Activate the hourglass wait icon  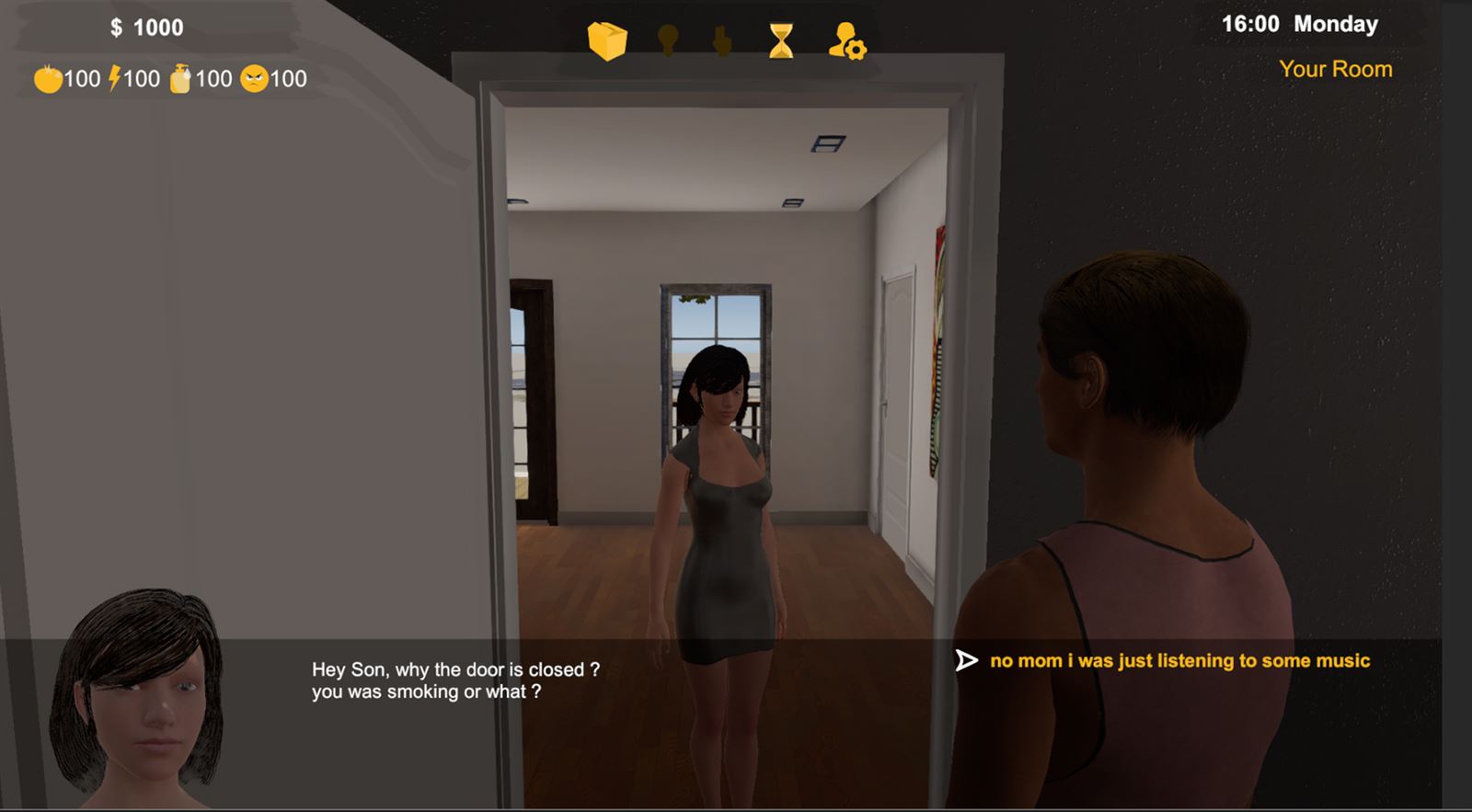tap(781, 41)
